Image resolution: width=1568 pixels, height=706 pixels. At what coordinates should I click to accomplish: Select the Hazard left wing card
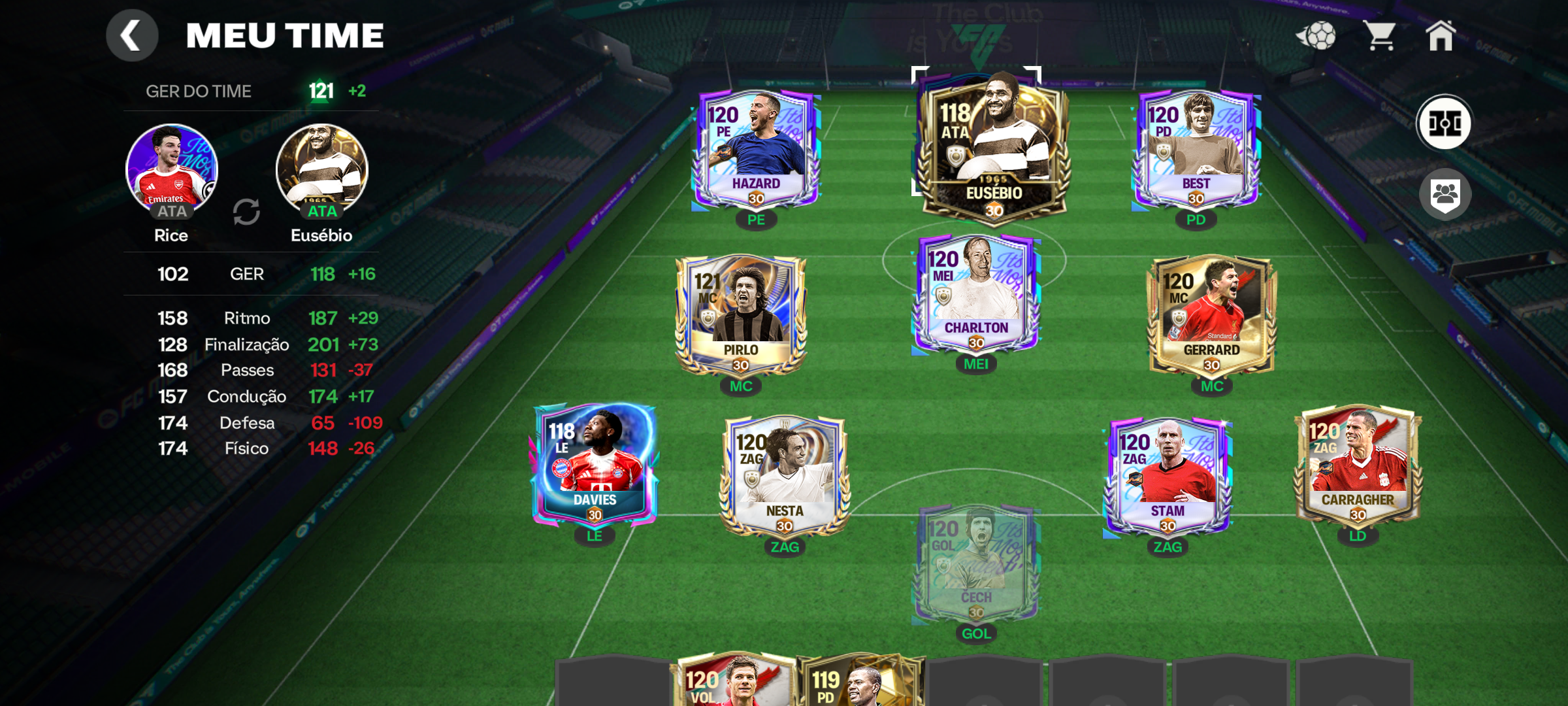(756, 150)
